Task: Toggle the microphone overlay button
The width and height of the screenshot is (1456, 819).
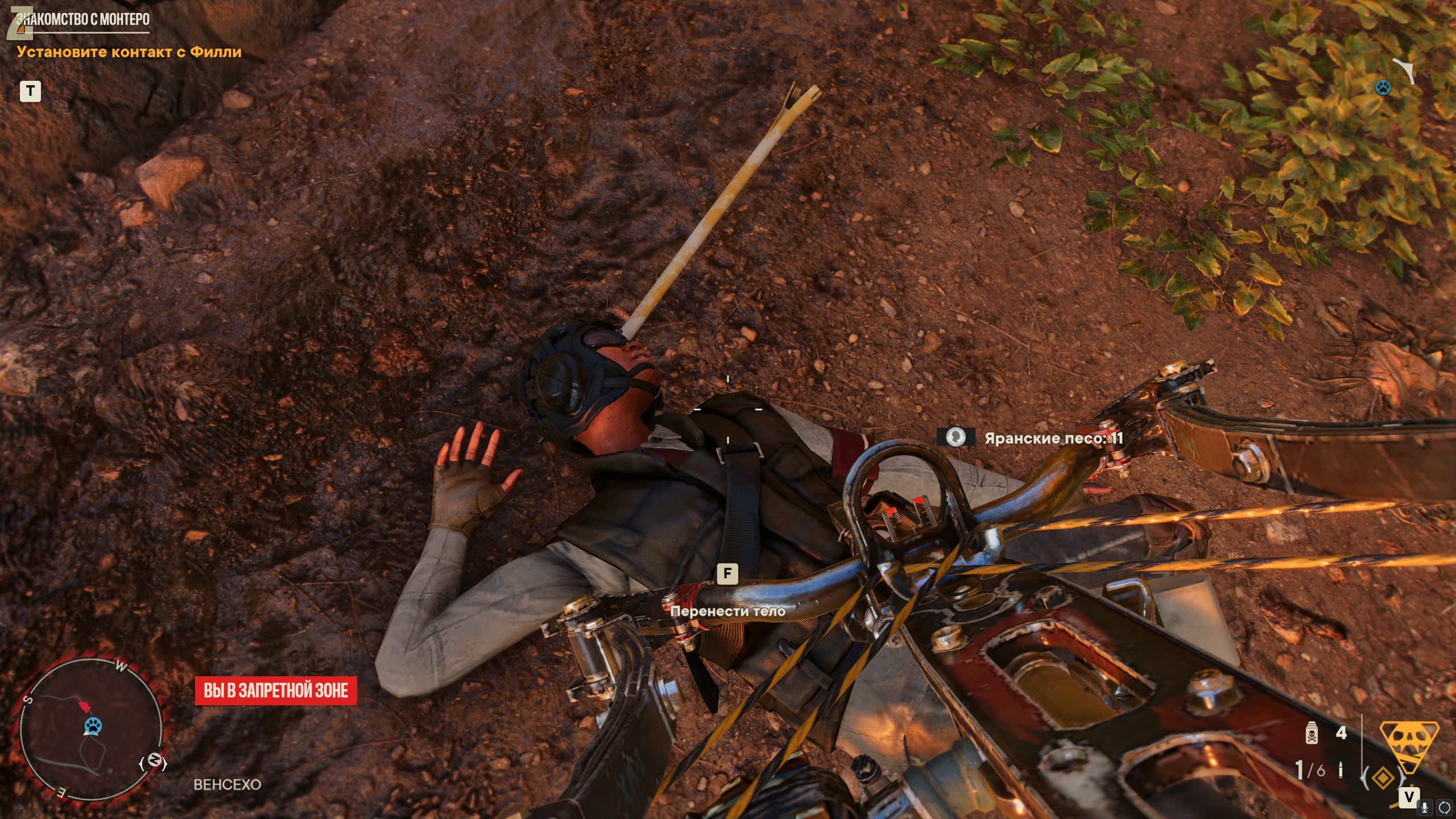Action: [x=1425, y=808]
